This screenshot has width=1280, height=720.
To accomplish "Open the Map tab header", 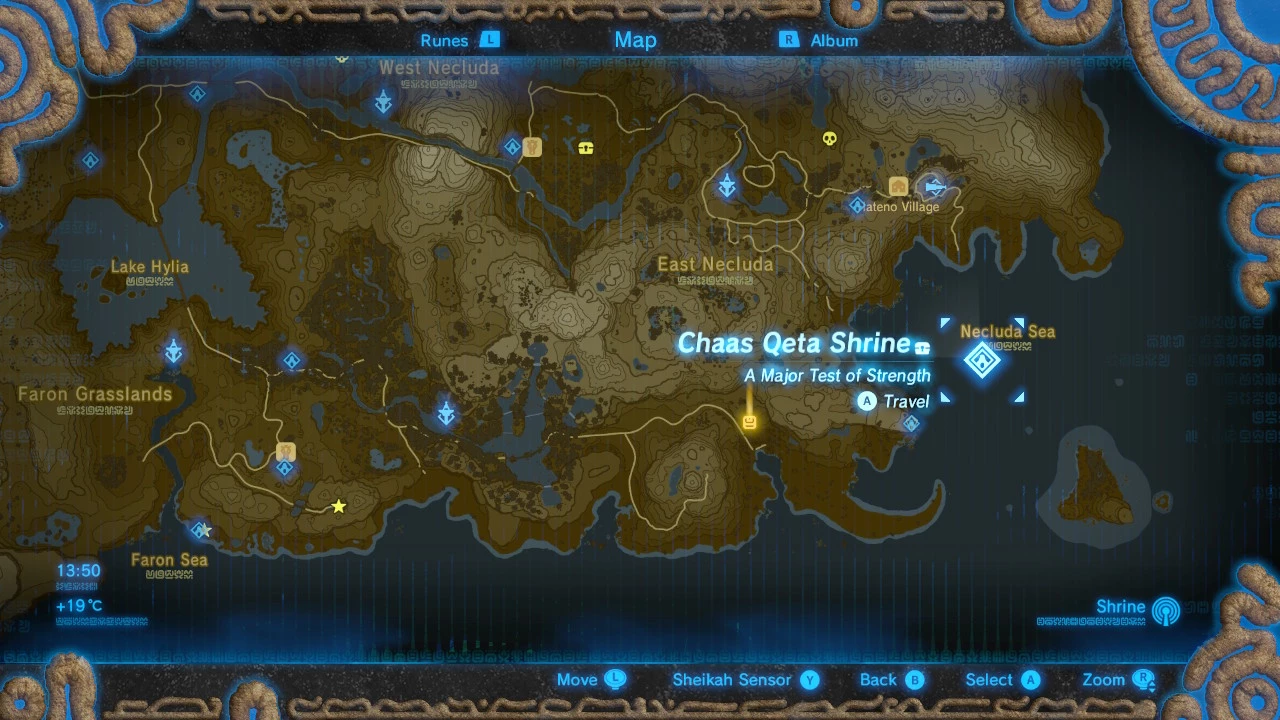I will click(x=635, y=40).
